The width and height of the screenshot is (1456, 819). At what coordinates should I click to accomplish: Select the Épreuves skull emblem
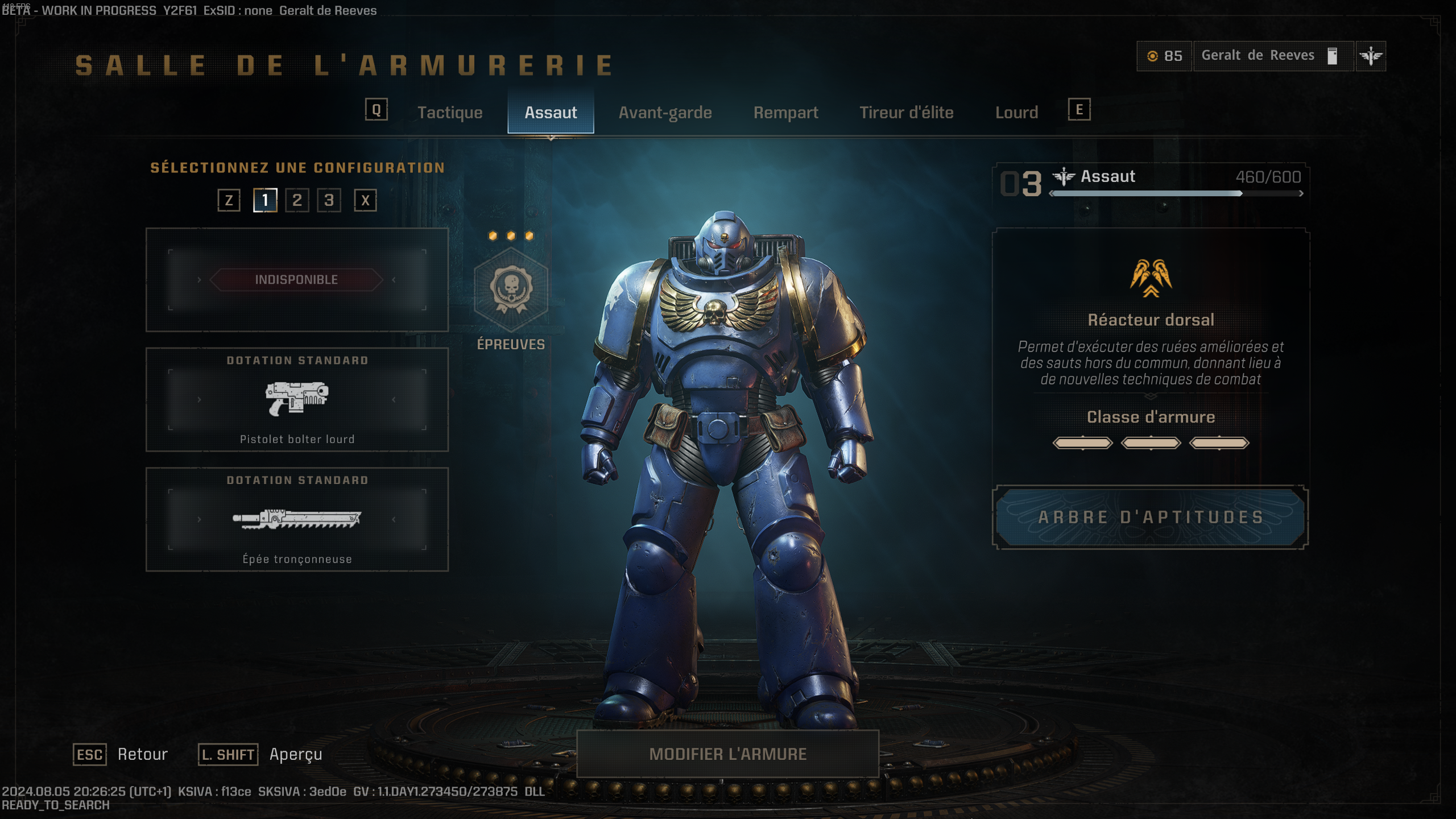511,289
